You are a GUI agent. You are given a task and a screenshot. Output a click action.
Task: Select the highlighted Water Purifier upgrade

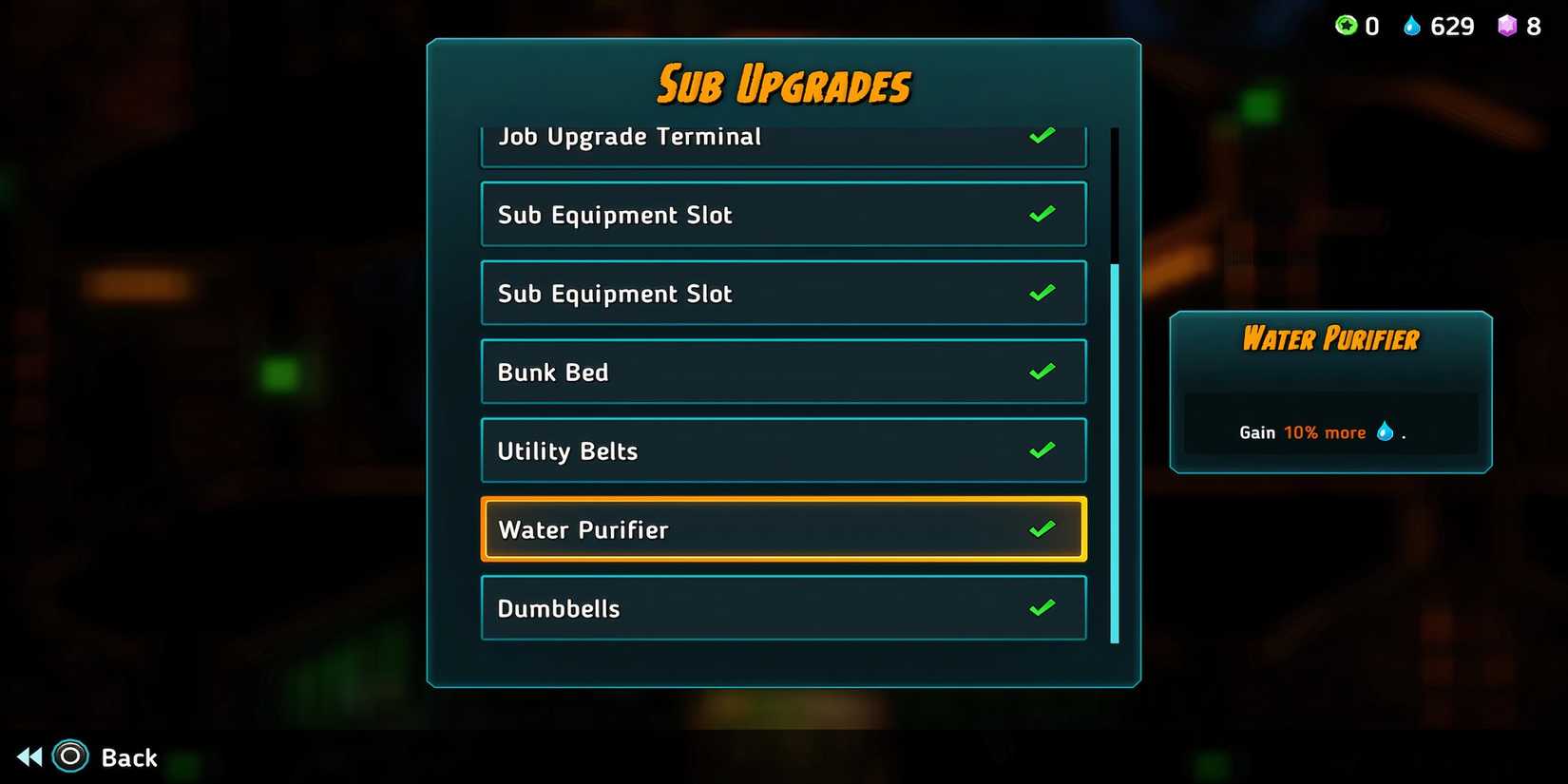tap(783, 528)
